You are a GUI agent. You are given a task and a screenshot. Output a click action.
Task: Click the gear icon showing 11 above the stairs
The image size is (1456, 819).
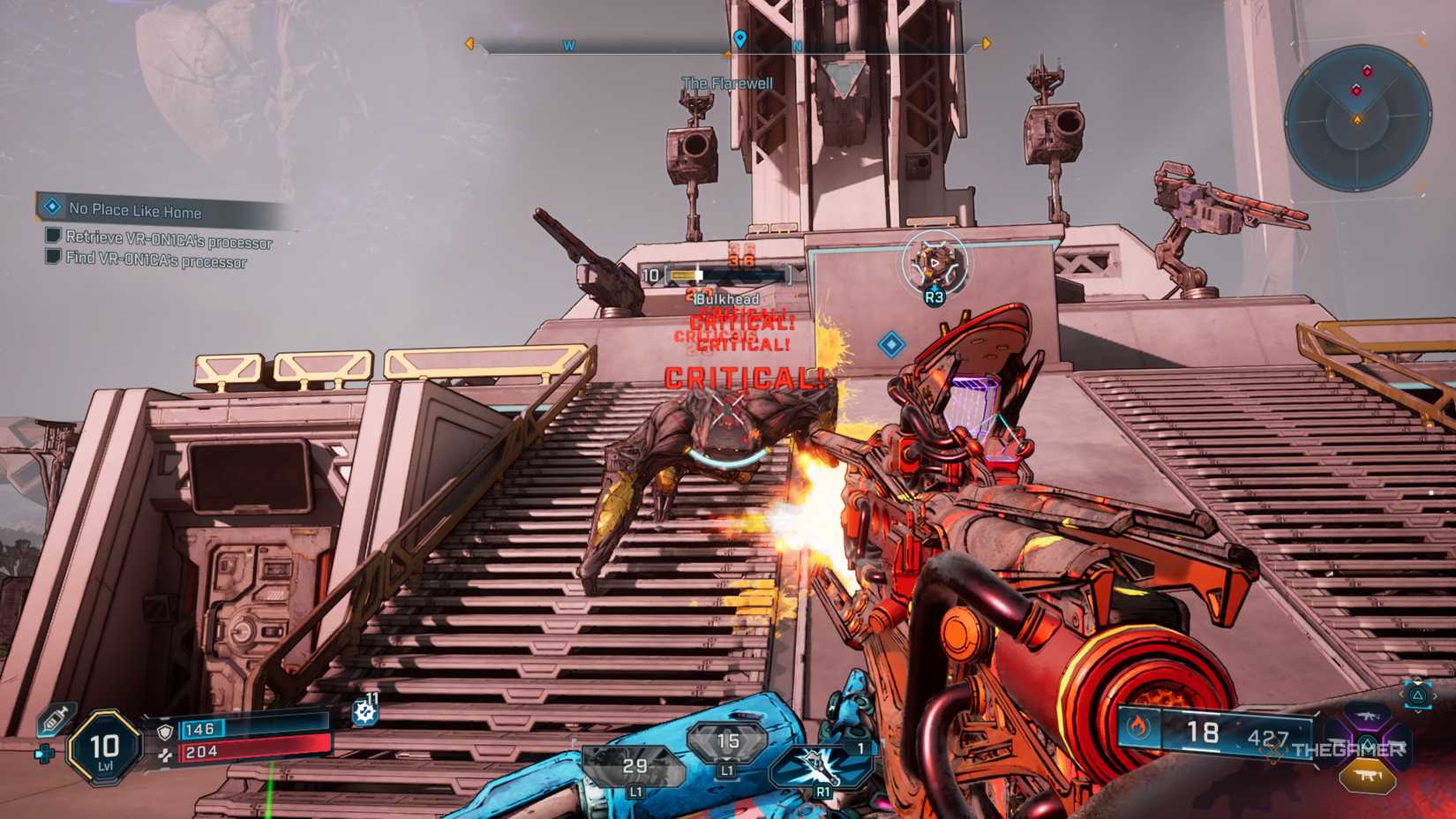click(x=364, y=710)
